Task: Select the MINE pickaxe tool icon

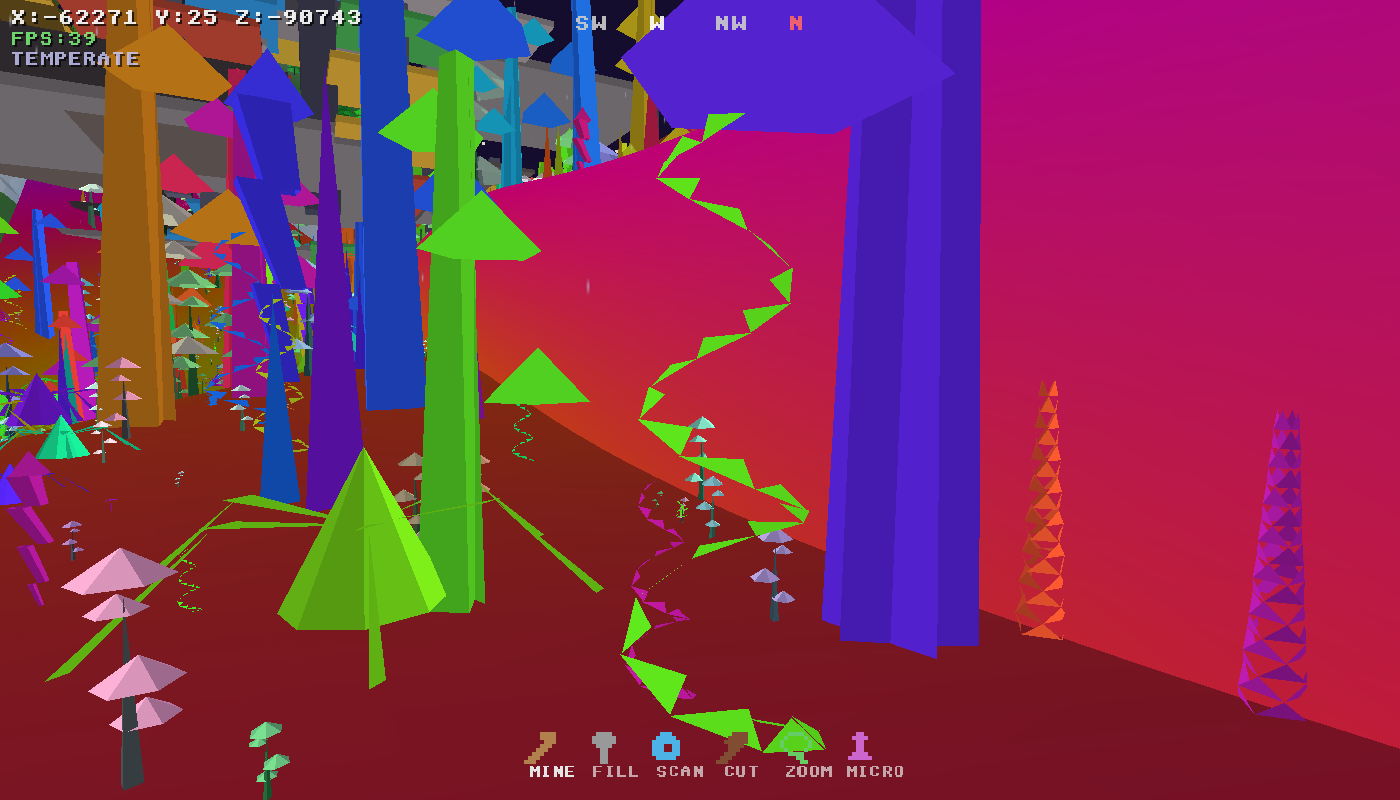Action: tap(540, 745)
